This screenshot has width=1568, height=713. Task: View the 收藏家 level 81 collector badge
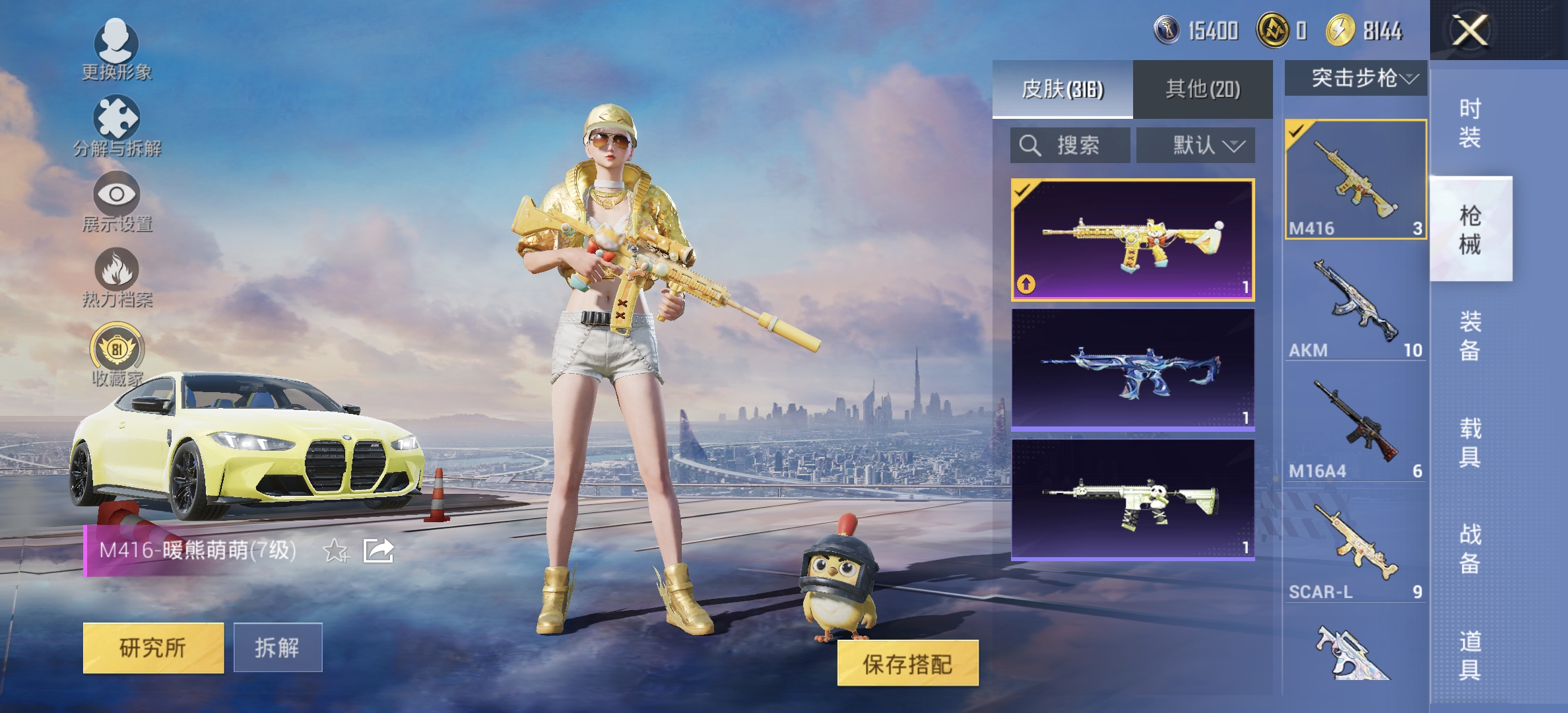[117, 353]
